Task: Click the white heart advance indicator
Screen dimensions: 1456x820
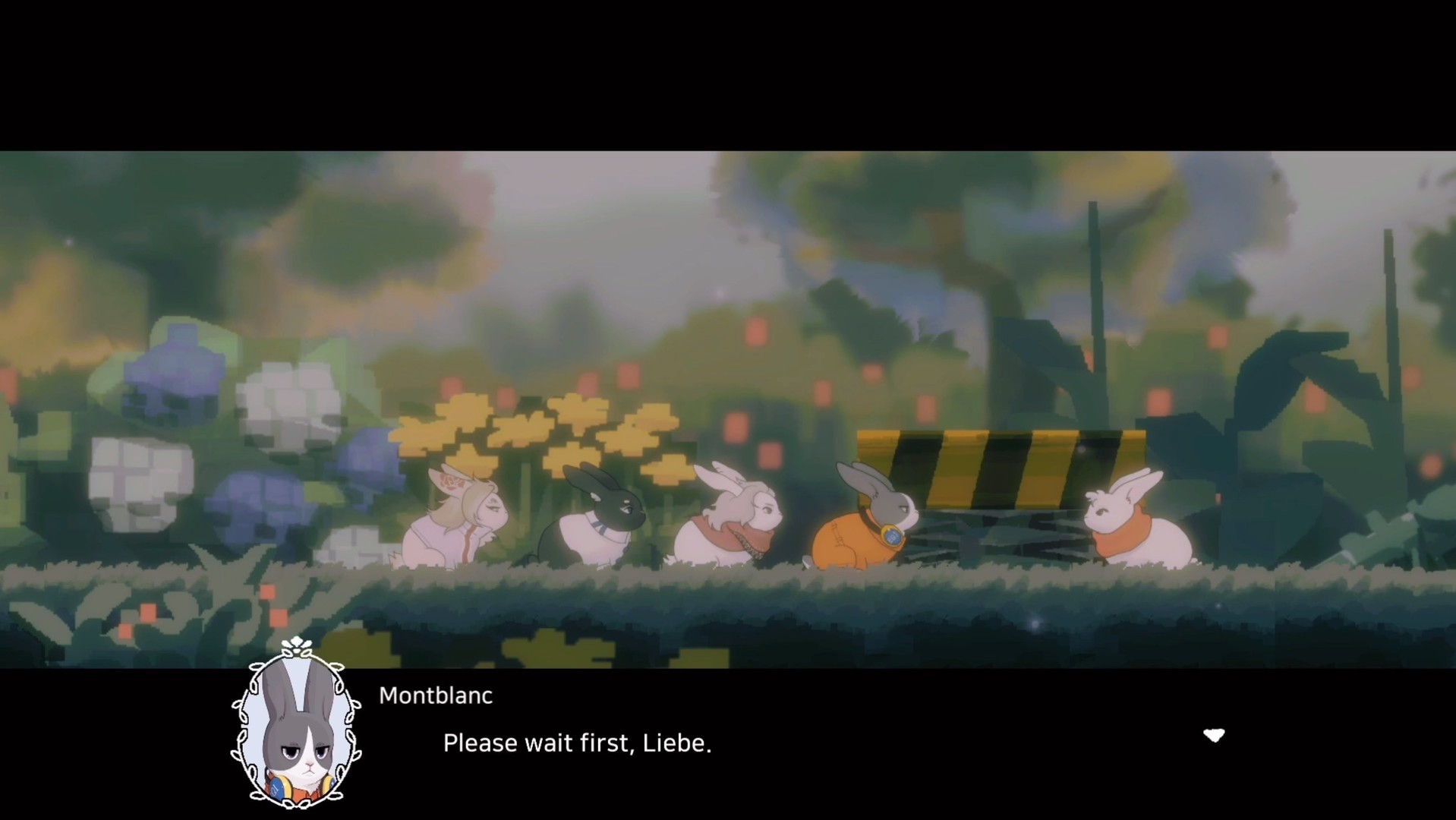Action: [1215, 735]
